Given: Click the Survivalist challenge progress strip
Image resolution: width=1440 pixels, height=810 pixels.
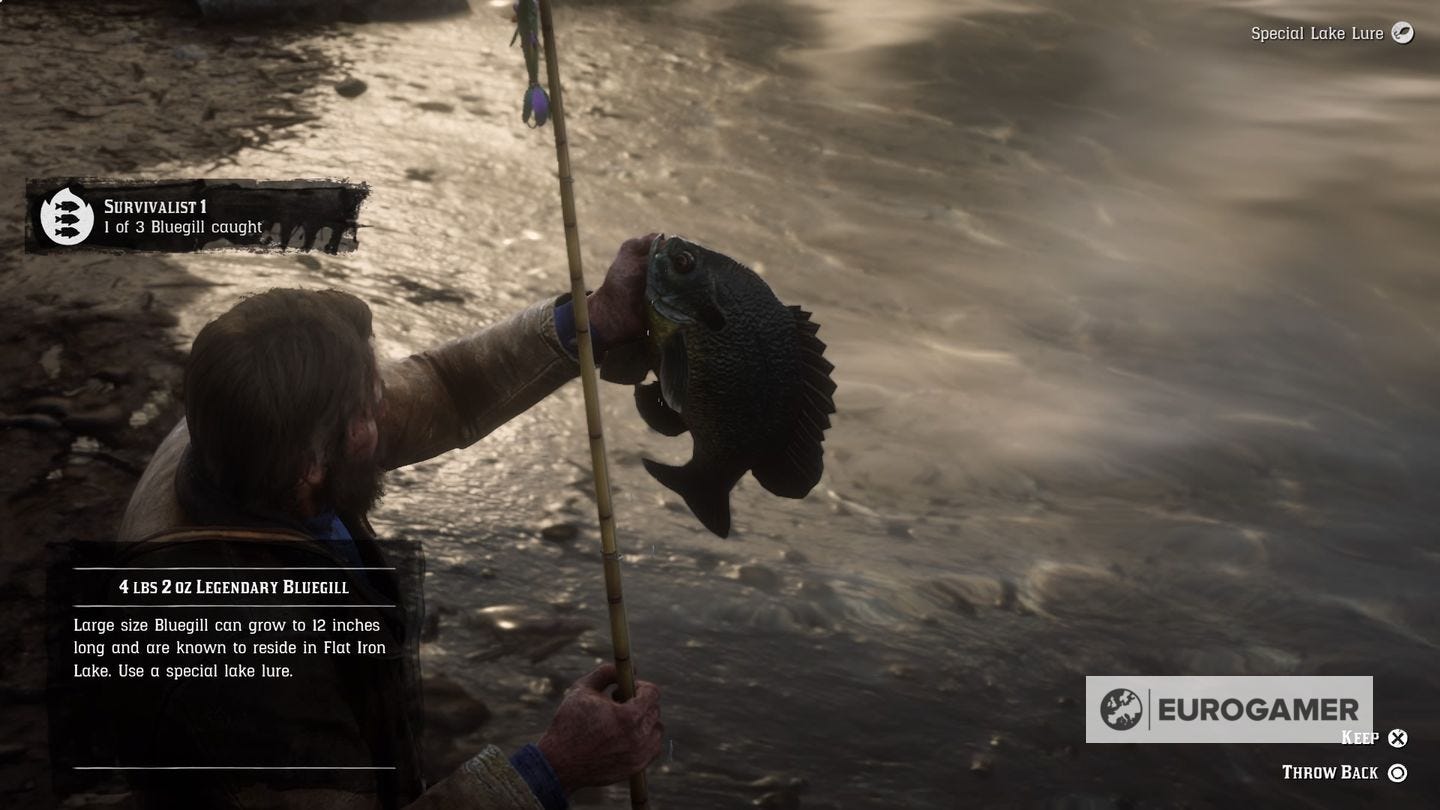Looking at the screenshot, I should click(x=182, y=228).
